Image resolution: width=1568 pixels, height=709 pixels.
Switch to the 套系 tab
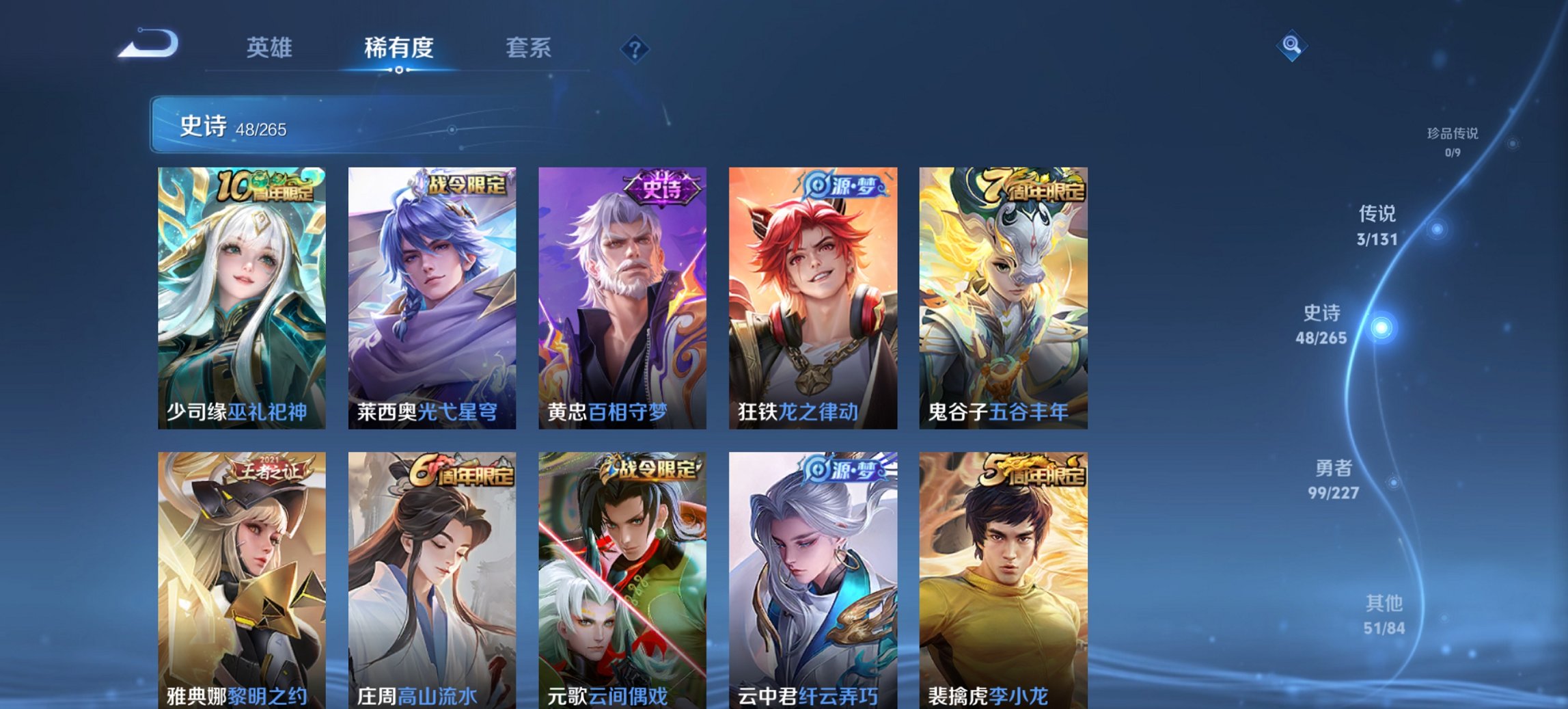click(x=529, y=49)
